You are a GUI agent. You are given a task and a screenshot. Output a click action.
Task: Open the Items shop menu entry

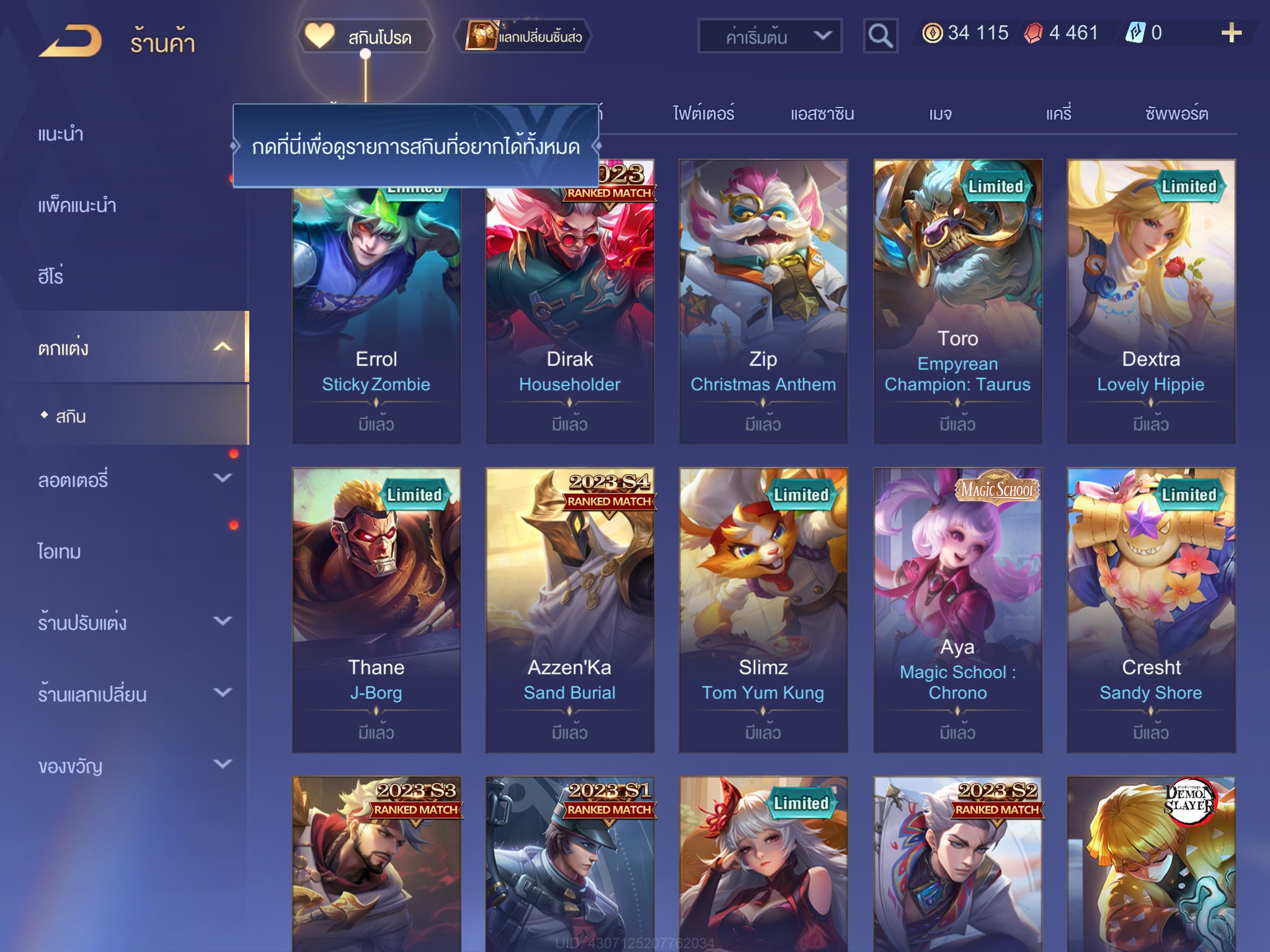[60, 551]
